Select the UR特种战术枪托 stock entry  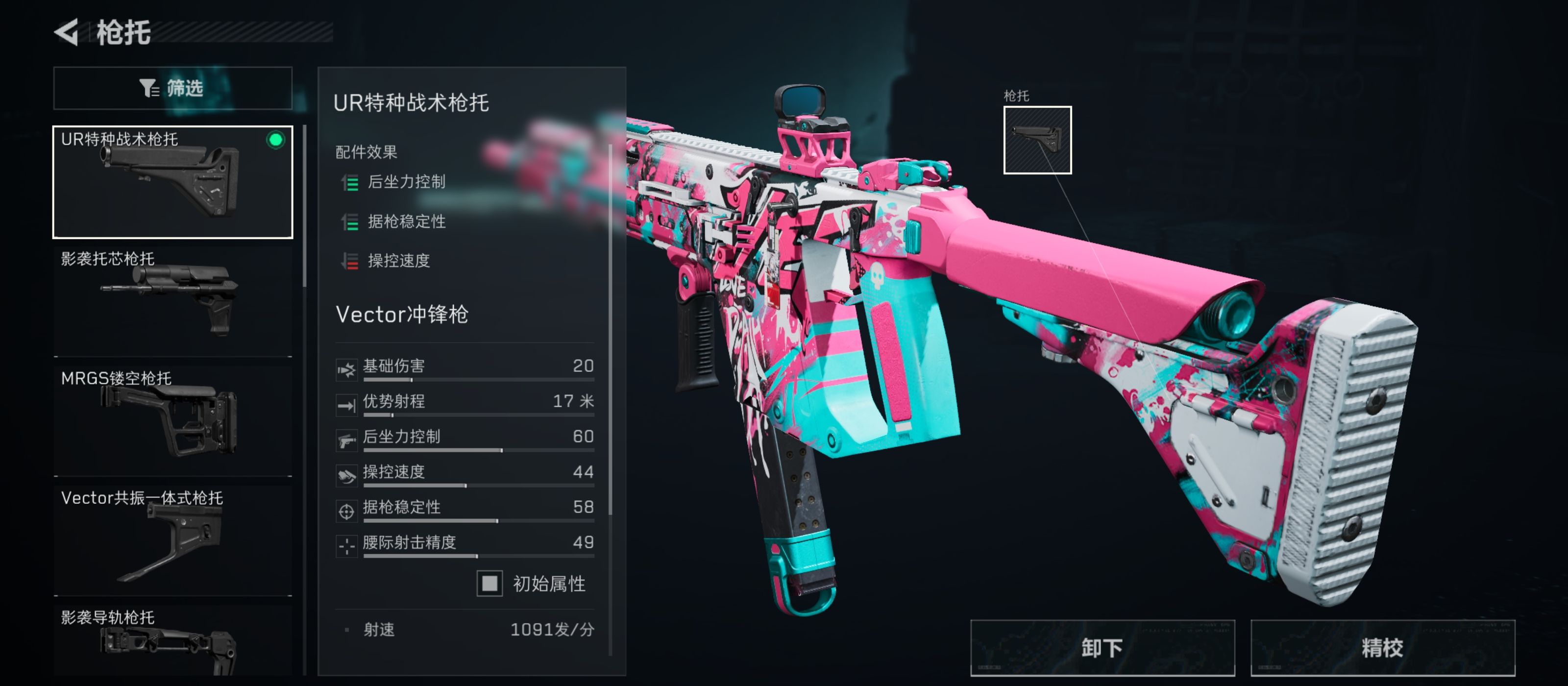point(173,182)
